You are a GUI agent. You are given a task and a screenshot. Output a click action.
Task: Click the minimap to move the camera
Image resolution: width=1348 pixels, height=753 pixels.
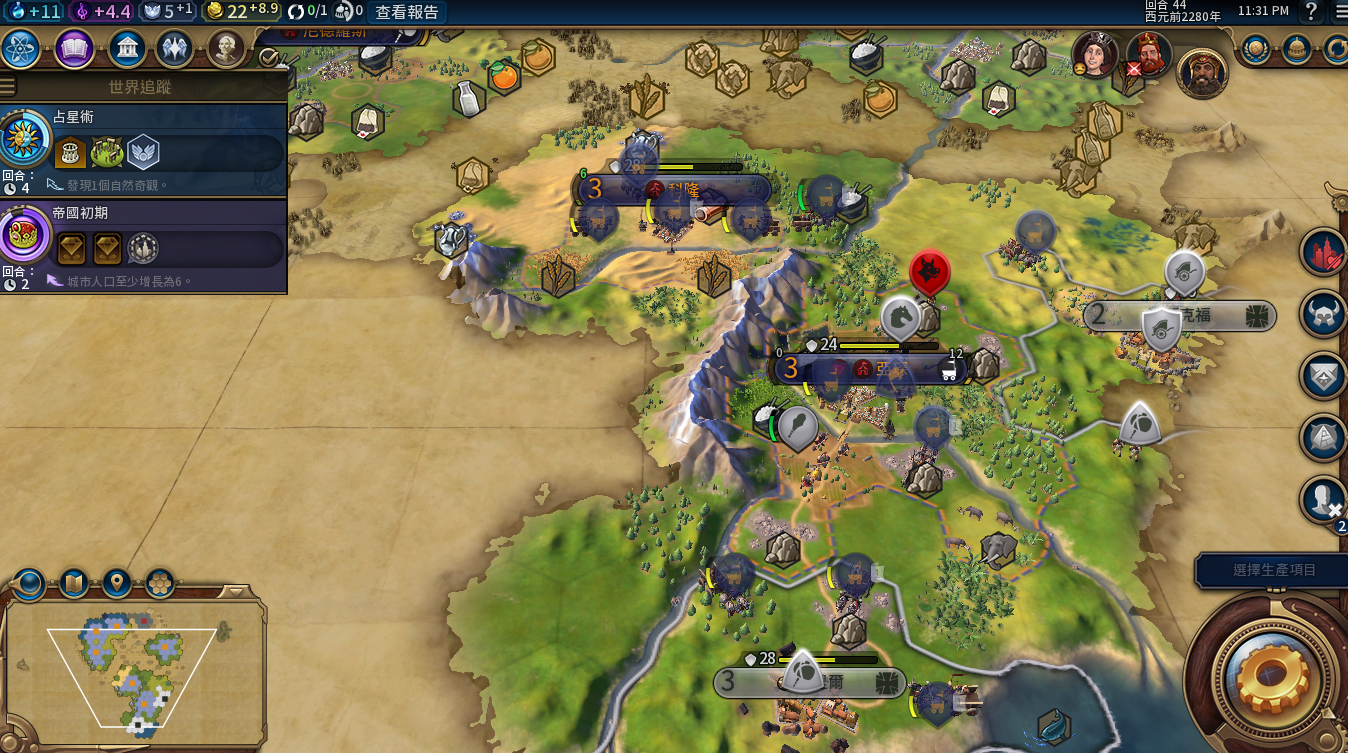(x=132, y=670)
